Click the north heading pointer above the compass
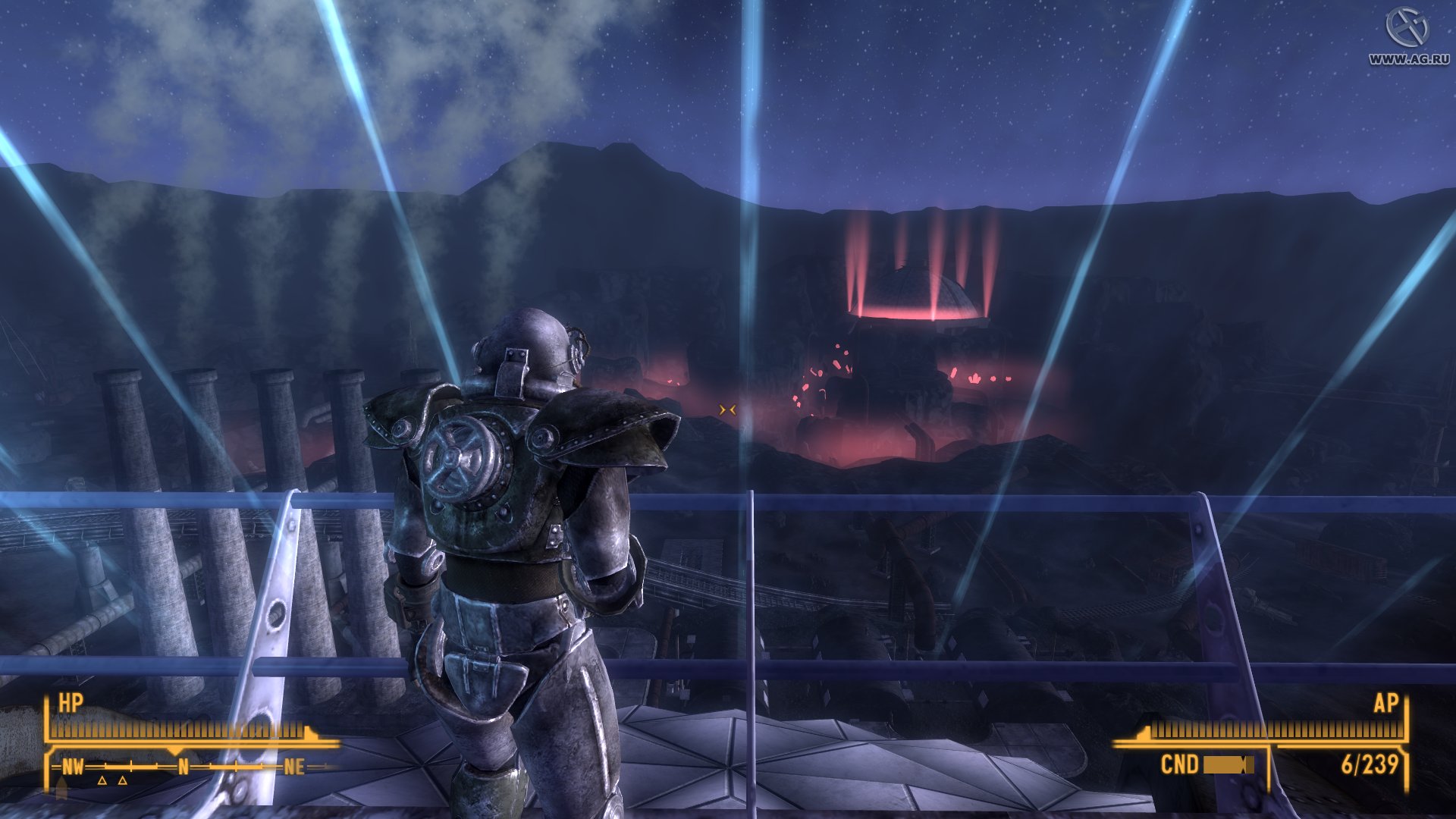The height and width of the screenshot is (819, 1456). [x=175, y=750]
